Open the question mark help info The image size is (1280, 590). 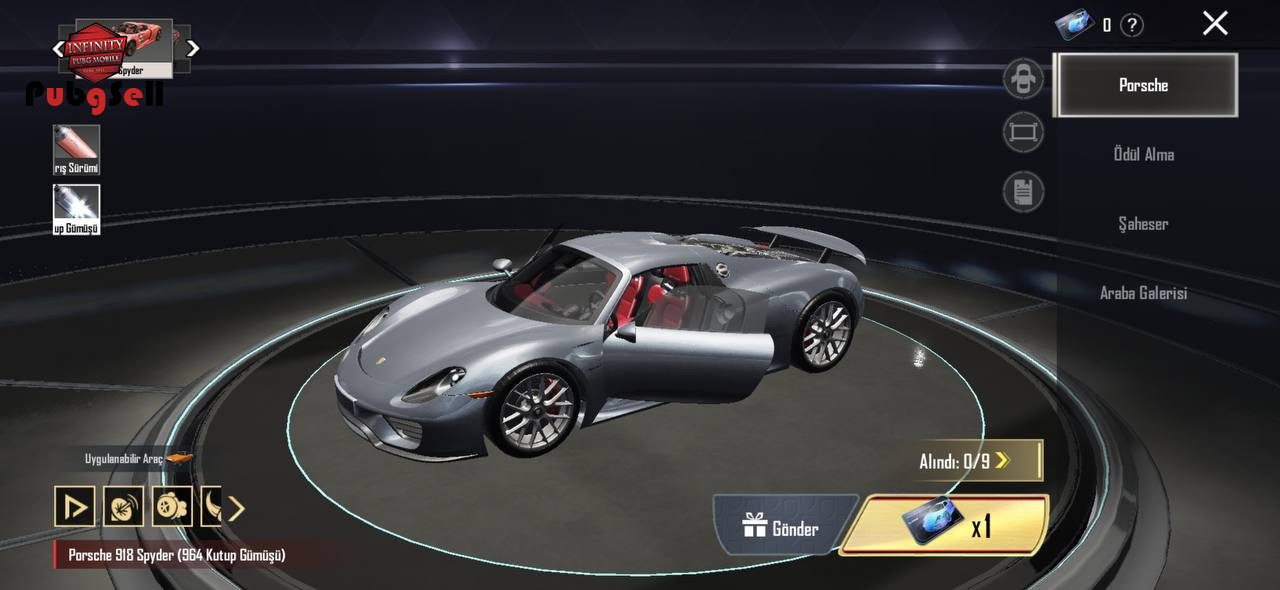tap(1131, 25)
